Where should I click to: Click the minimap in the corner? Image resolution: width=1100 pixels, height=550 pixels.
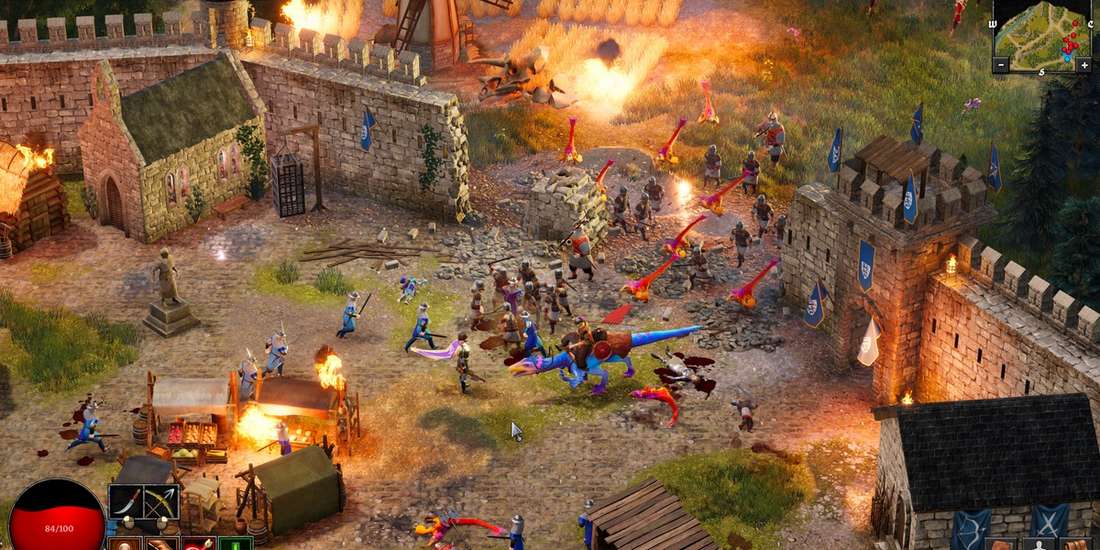pyautogui.click(x=1043, y=33)
